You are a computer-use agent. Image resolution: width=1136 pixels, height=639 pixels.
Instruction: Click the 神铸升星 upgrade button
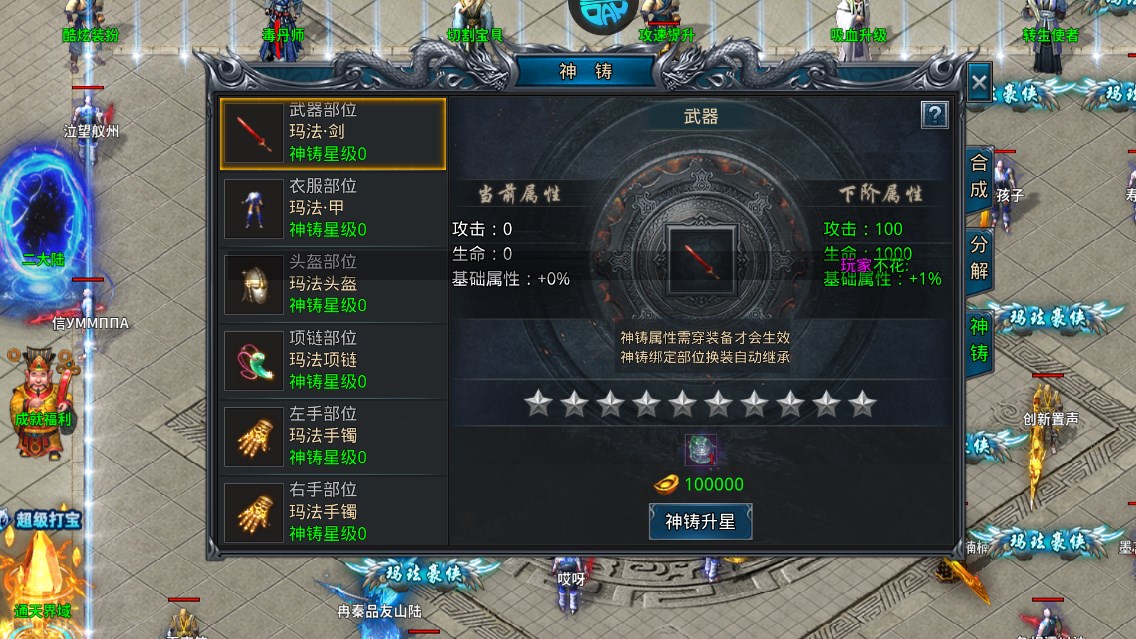(700, 521)
